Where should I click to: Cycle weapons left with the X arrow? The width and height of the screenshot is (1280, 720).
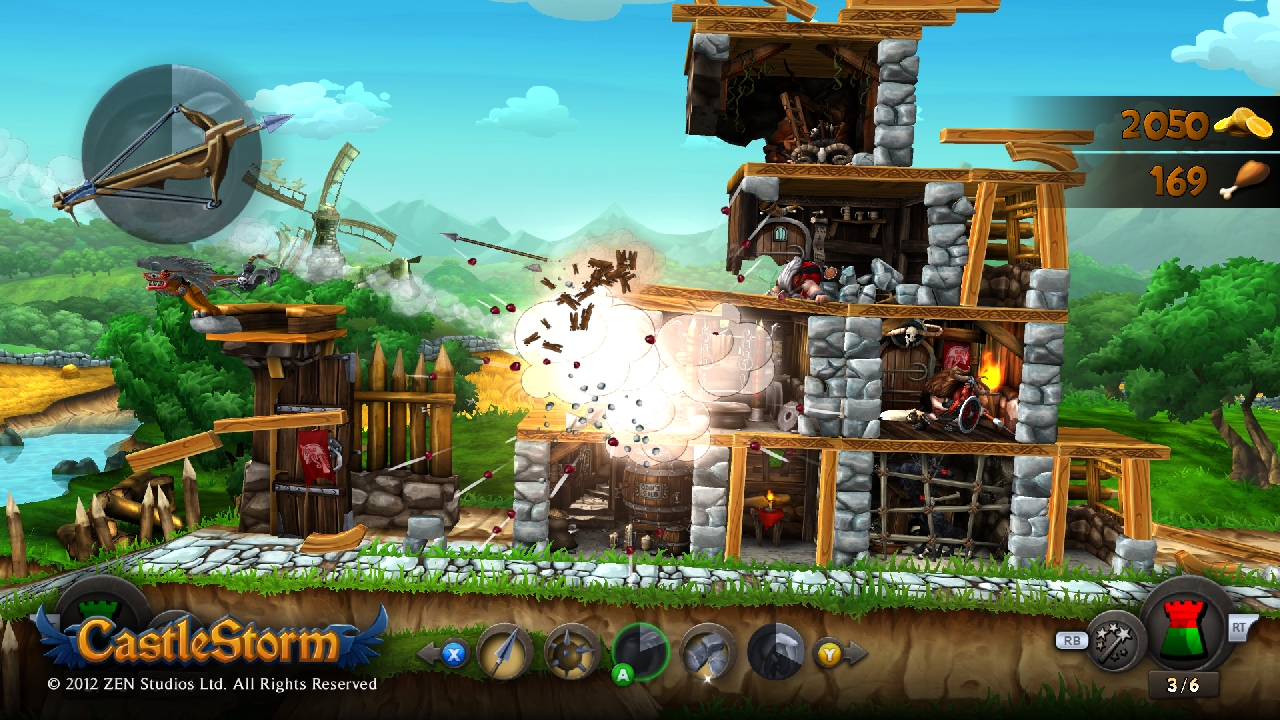(x=455, y=655)
